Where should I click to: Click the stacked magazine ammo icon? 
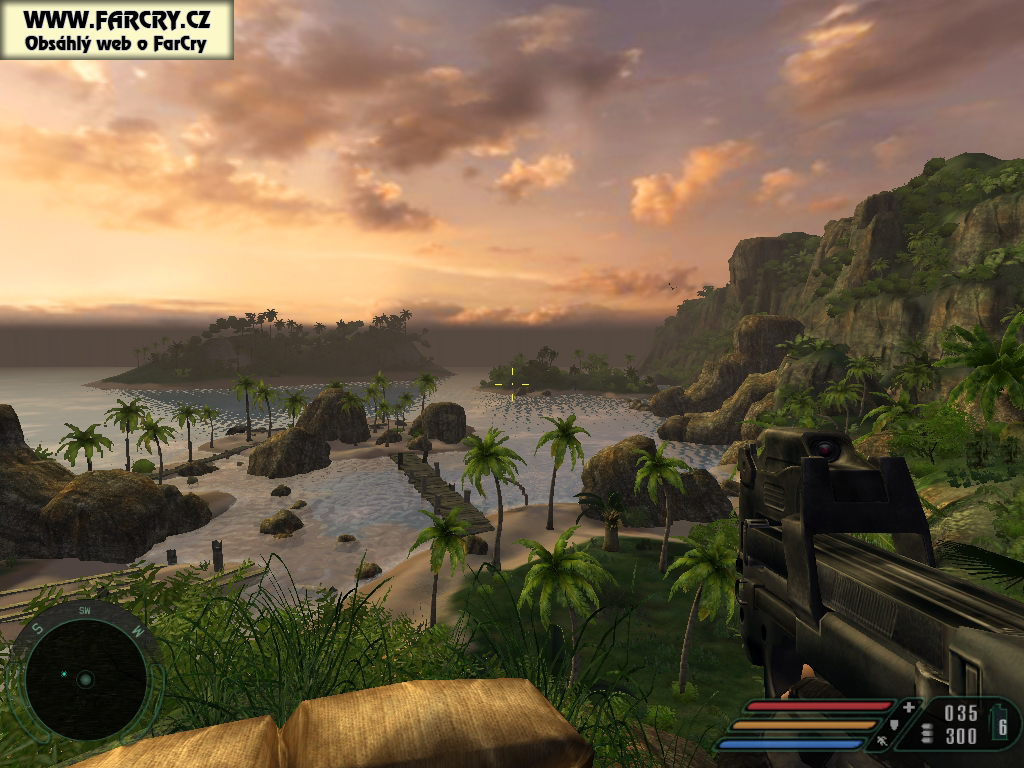[x=927, y=734]
